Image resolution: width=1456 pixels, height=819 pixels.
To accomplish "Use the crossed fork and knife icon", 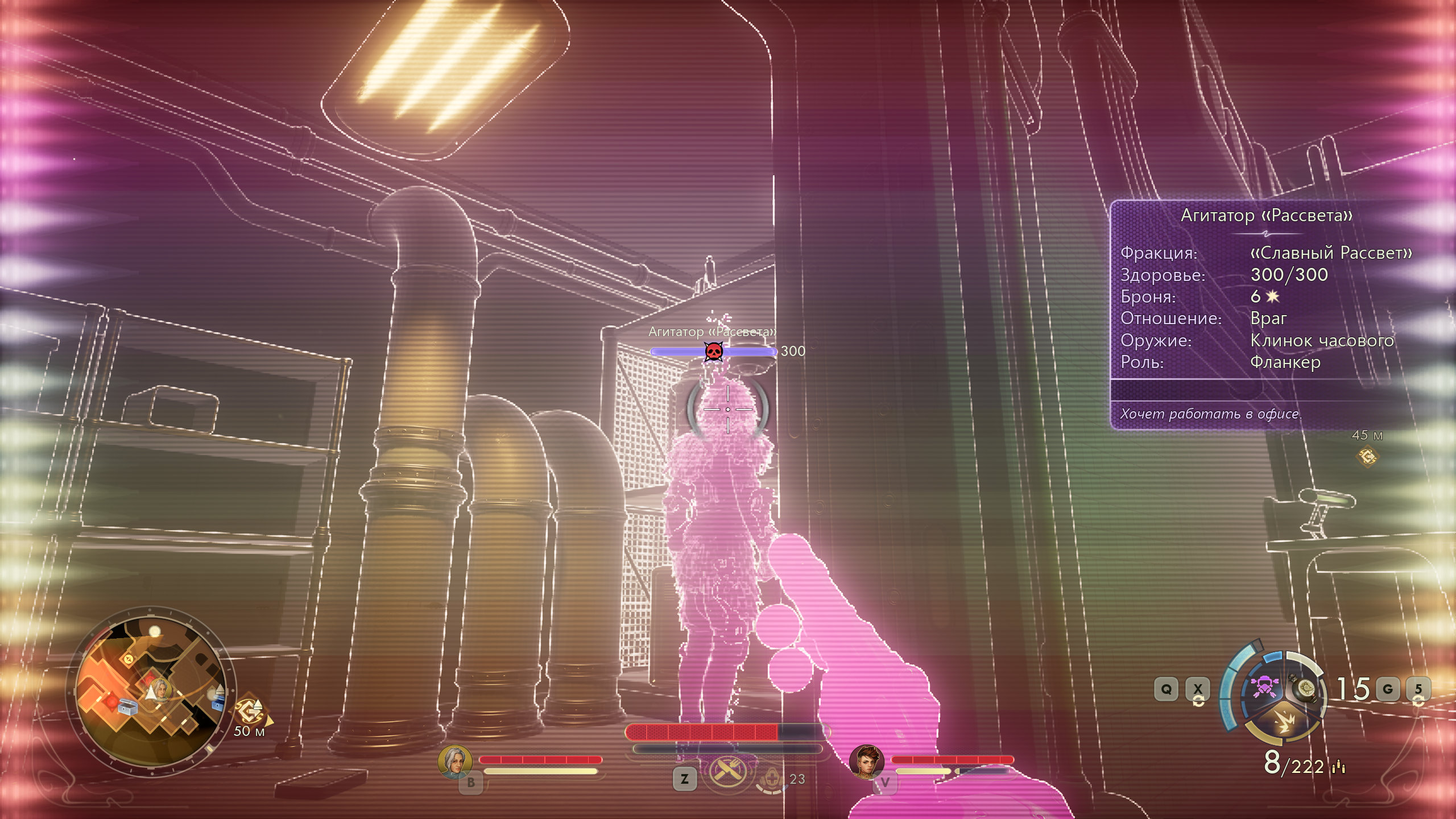I will click(726, 772).
